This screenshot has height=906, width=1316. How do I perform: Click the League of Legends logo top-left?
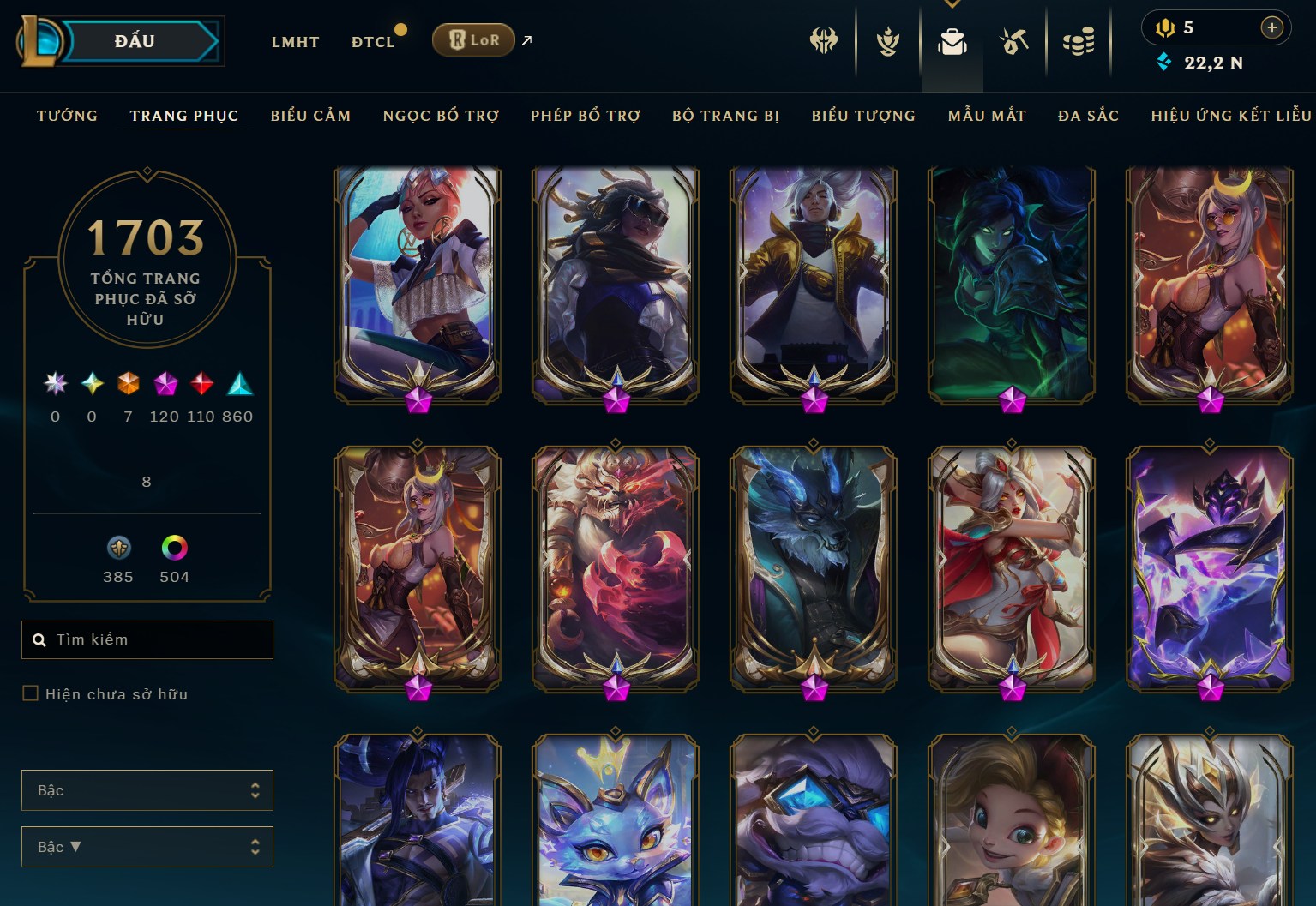[39, 40]
